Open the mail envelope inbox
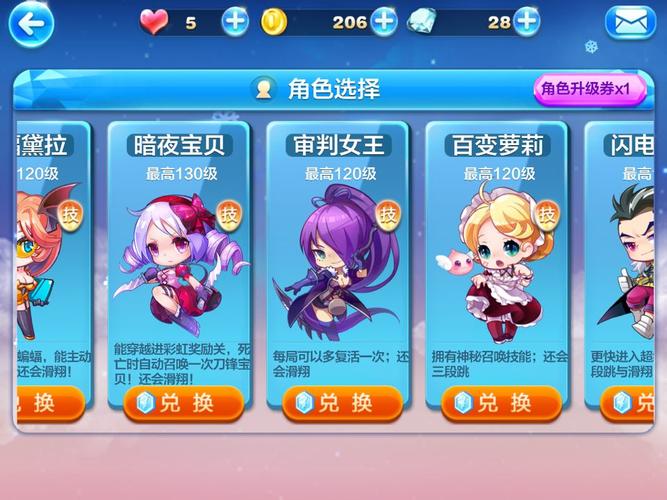 point(630,23)
